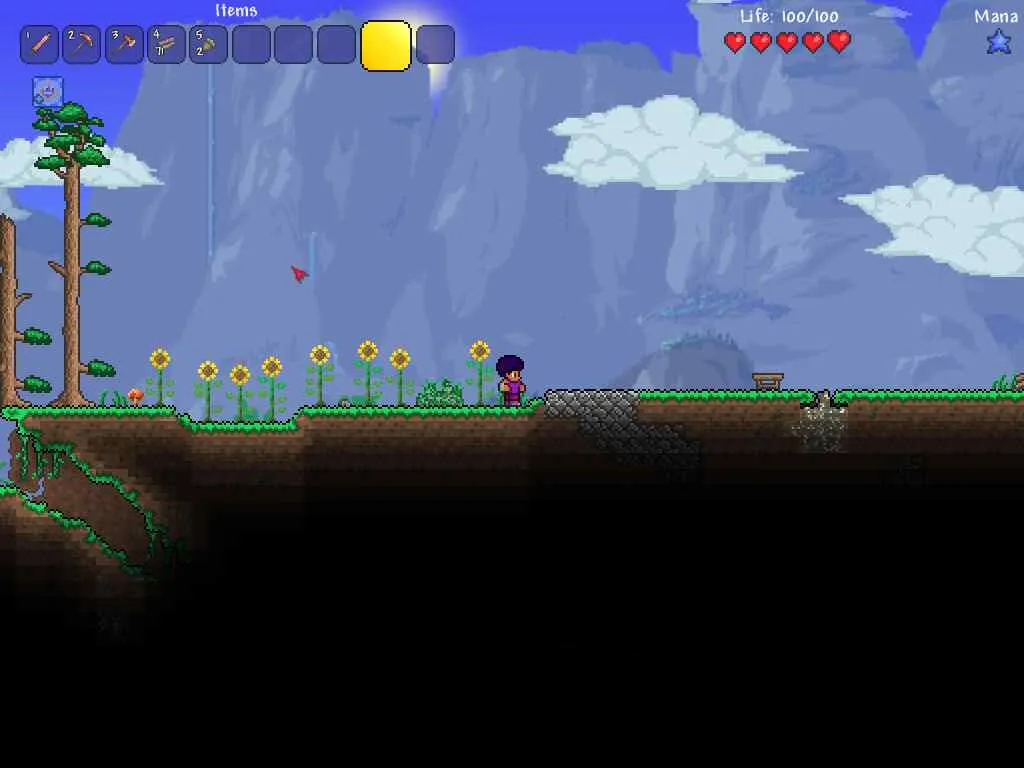
Task: Click the highlighted yellow hotbar slot
Action: click(385, 46)
